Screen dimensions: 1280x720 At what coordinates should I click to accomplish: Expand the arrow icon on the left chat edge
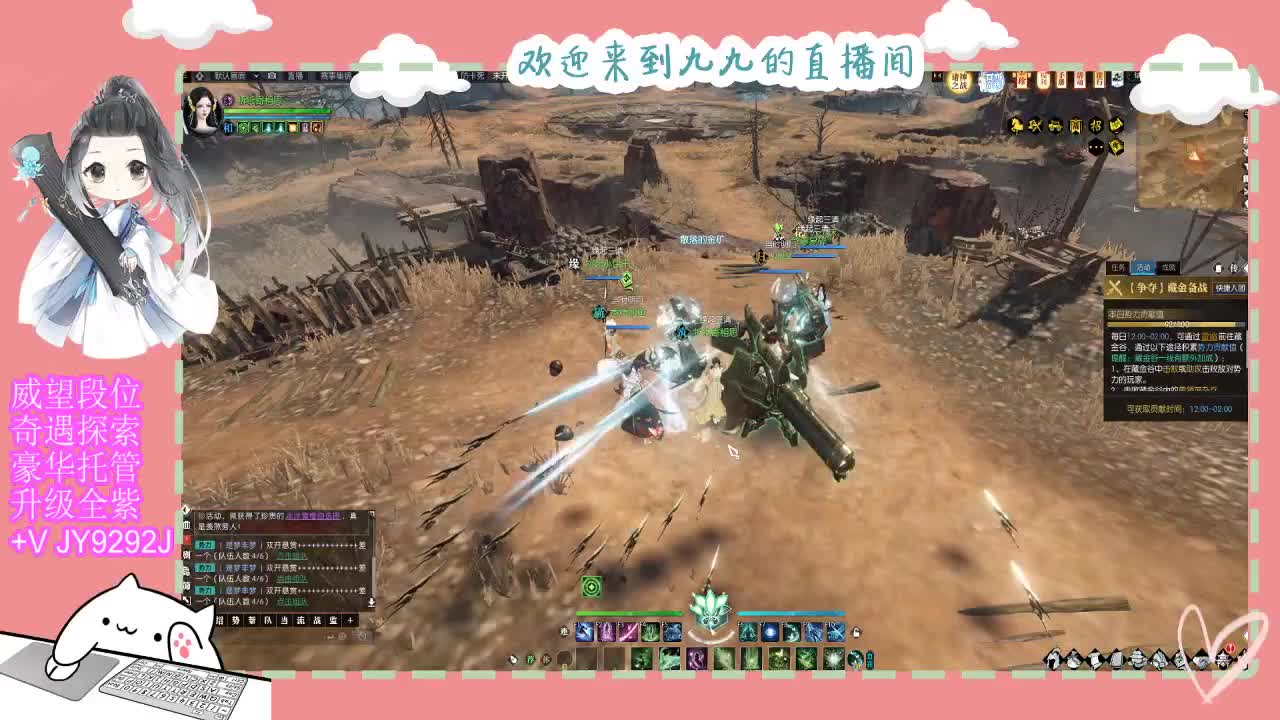pyautogui.click(x=186, y=510)
